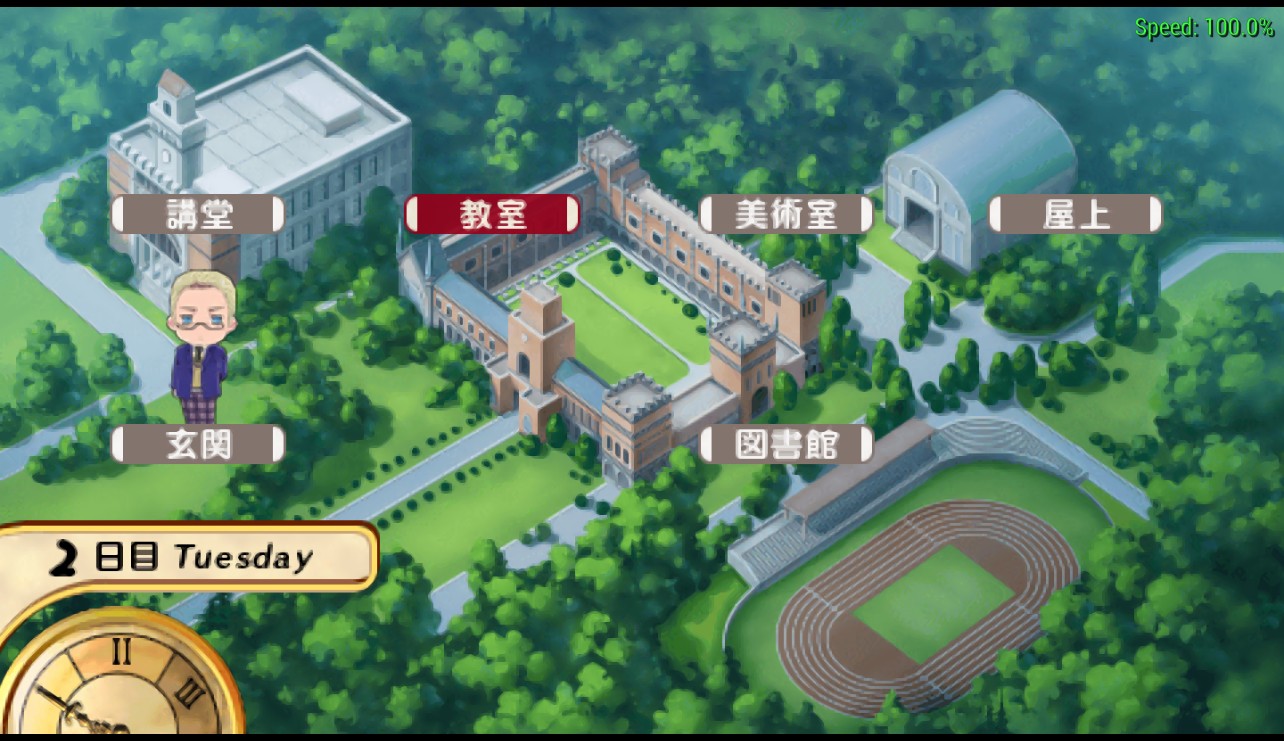
Task: Go to the 美術室 location
Action: (x=786, y=215)
